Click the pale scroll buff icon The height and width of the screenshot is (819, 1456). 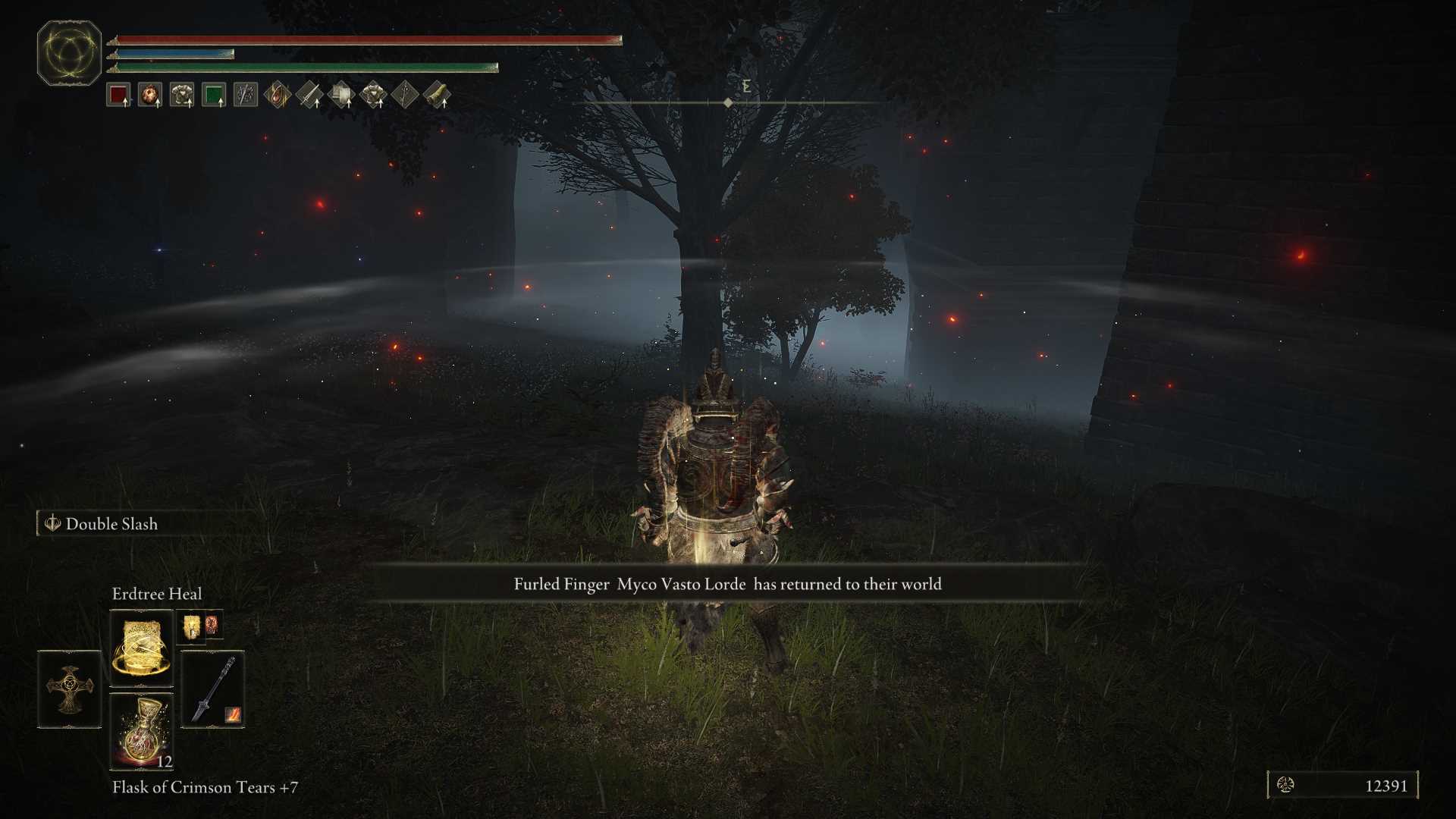pyautogui.click(x=341, y=96)
